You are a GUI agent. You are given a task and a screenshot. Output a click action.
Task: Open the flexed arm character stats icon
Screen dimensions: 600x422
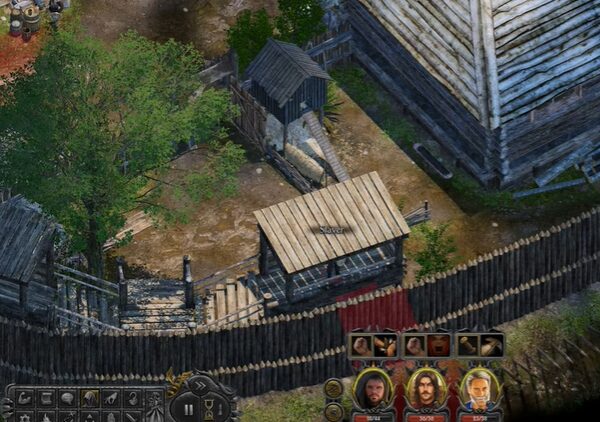coord(24,398)
